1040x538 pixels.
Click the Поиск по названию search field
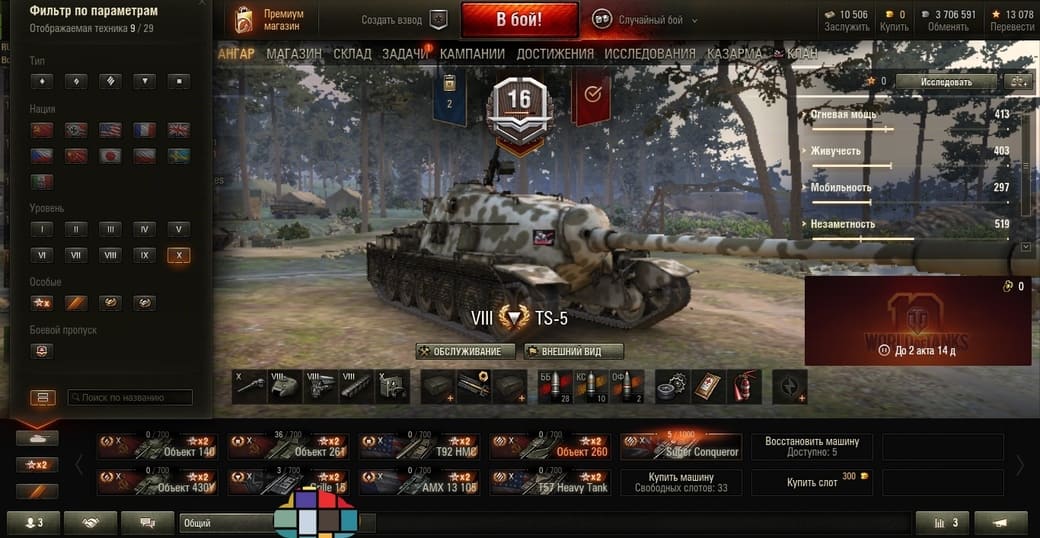click(130, 398)
